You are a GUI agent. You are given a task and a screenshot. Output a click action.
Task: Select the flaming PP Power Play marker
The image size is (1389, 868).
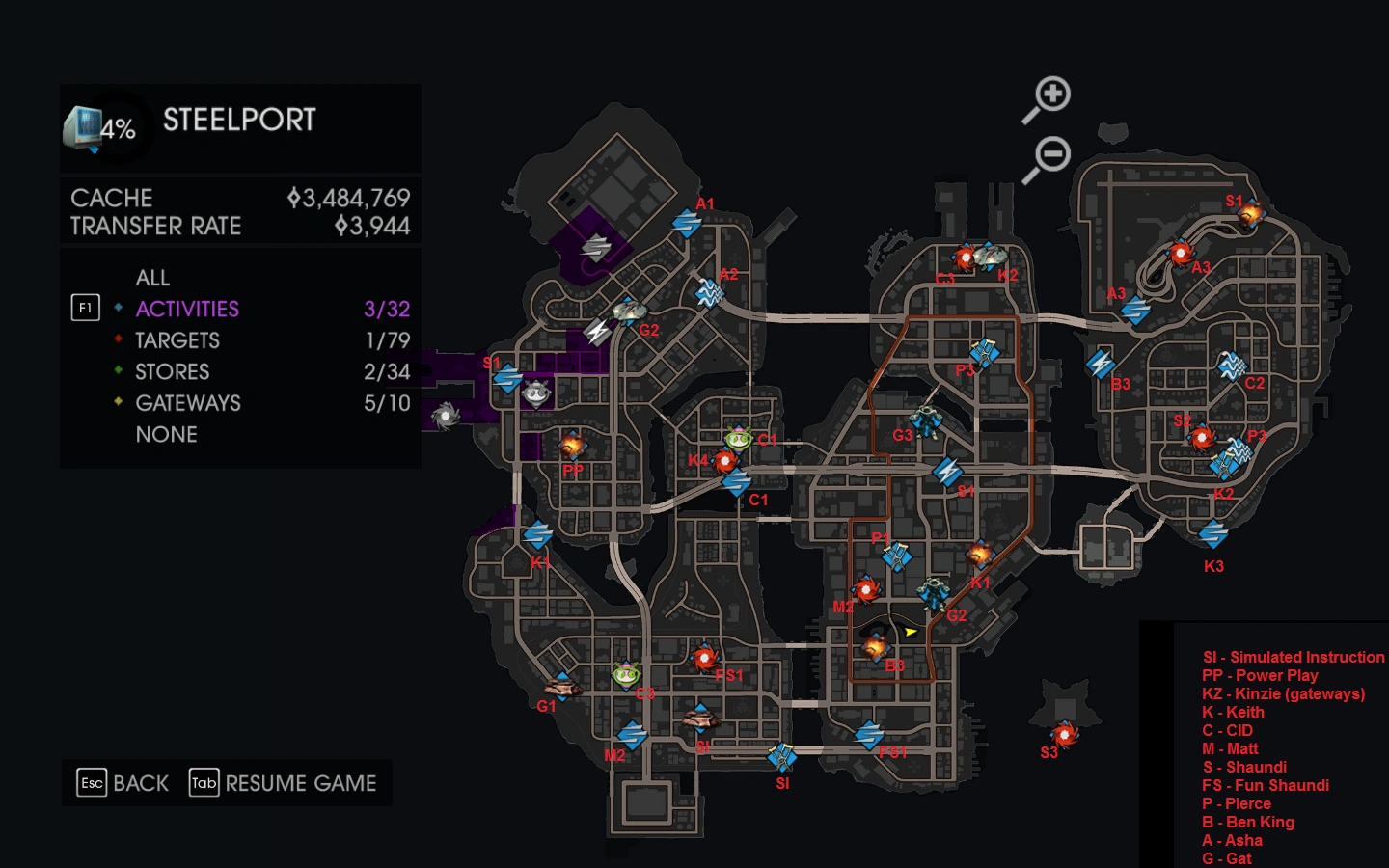tap(571, 446)
